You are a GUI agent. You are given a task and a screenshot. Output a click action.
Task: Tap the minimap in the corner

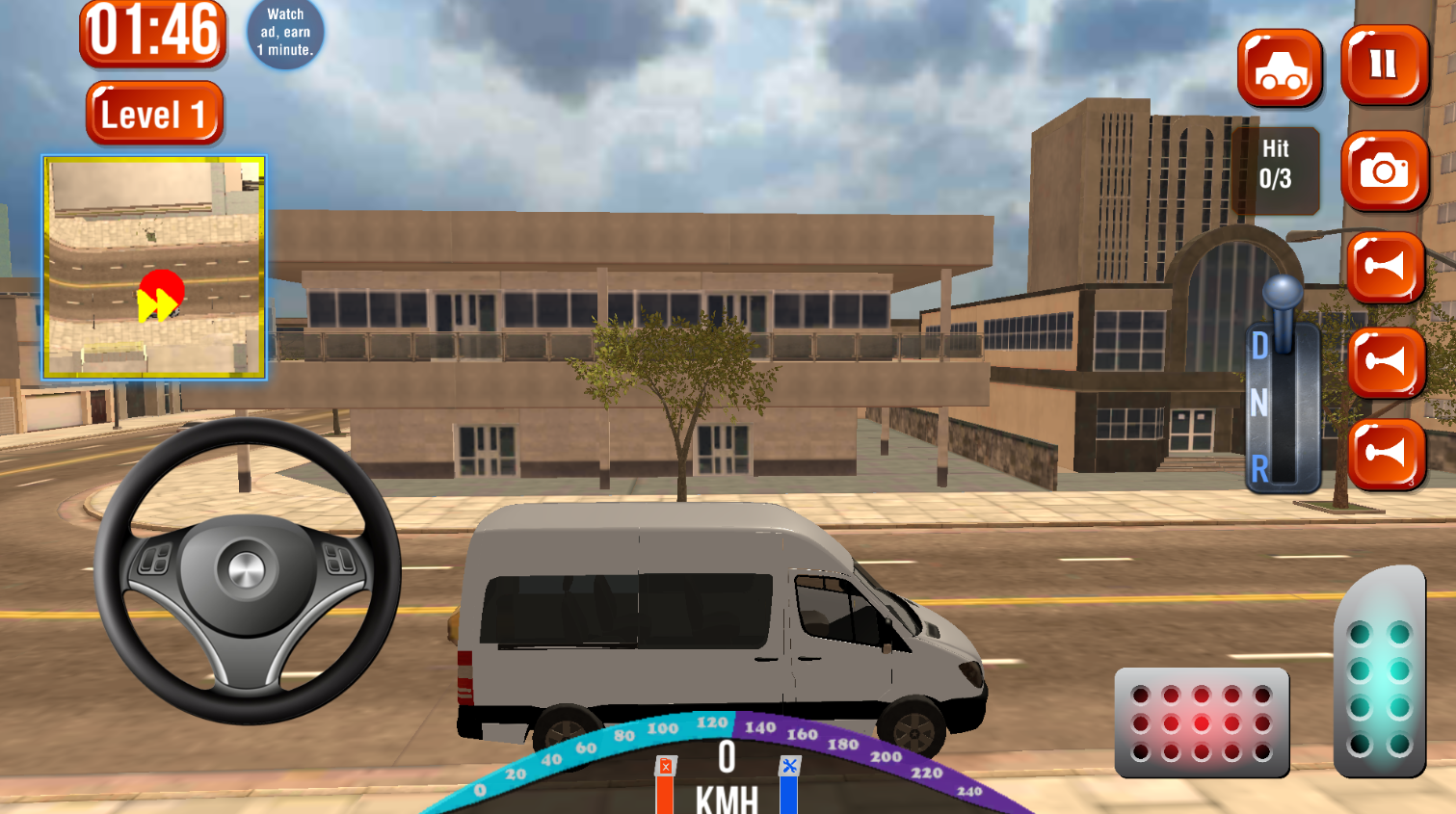154,265
